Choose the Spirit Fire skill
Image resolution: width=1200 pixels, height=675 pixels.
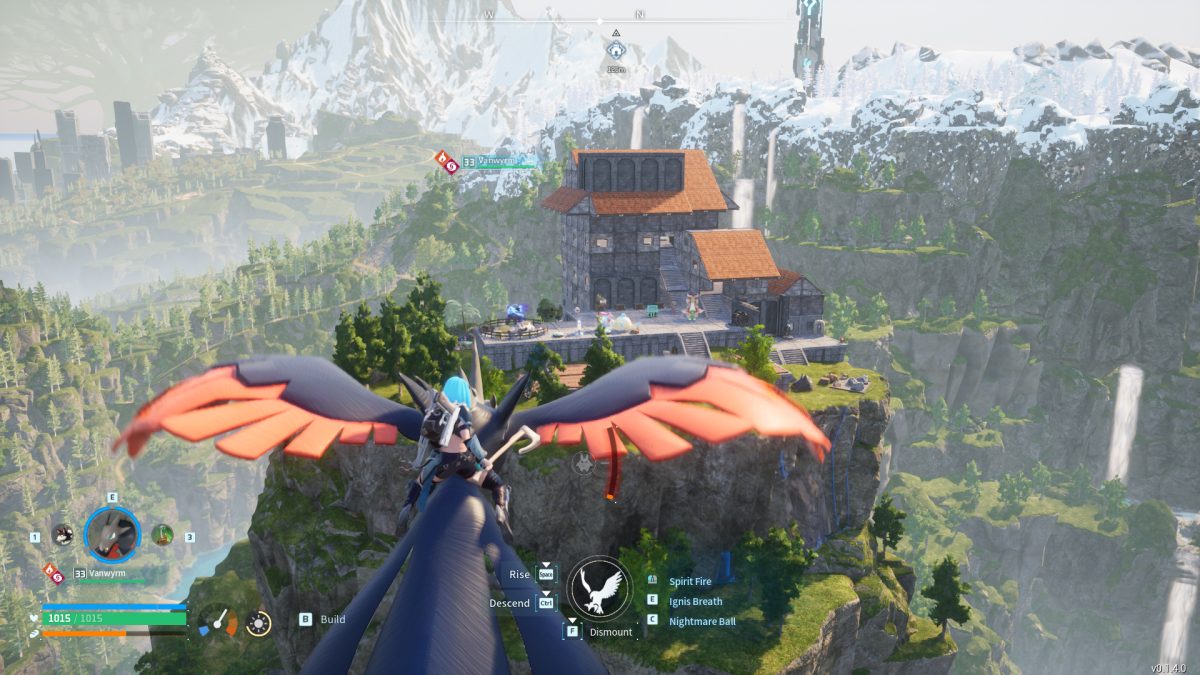click(695, 581)
